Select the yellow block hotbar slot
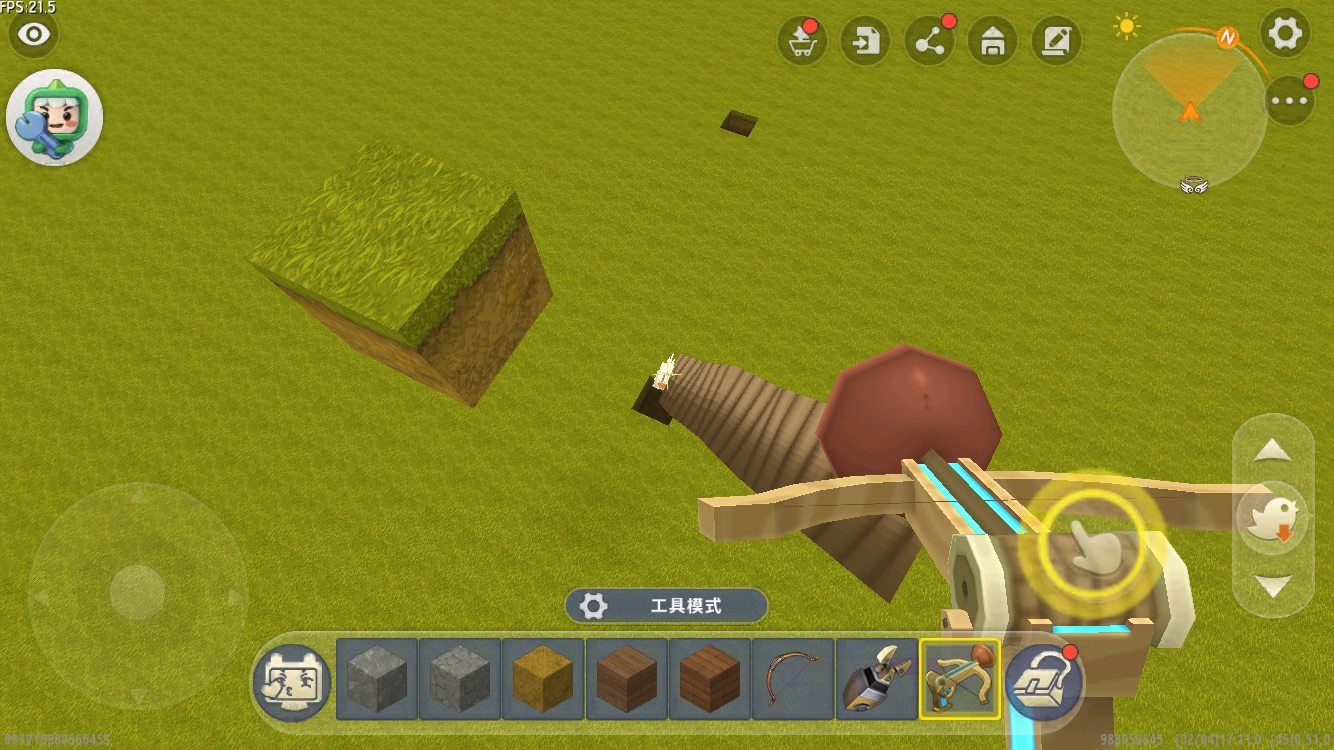The width and height of the screenshot is (1334, 750). tap(543, 680)
